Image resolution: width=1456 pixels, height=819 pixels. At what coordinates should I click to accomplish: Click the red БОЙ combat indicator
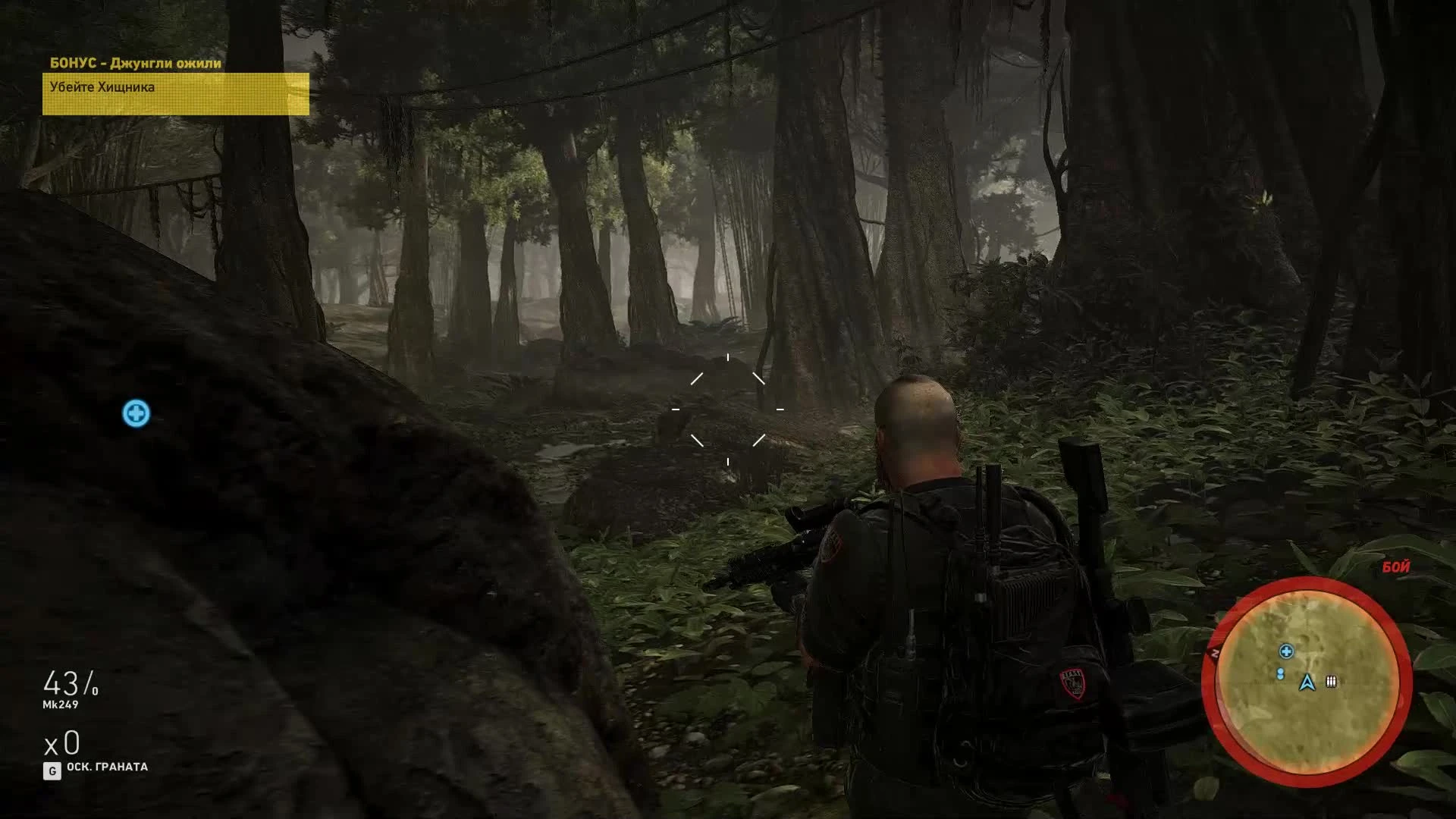1395,566
